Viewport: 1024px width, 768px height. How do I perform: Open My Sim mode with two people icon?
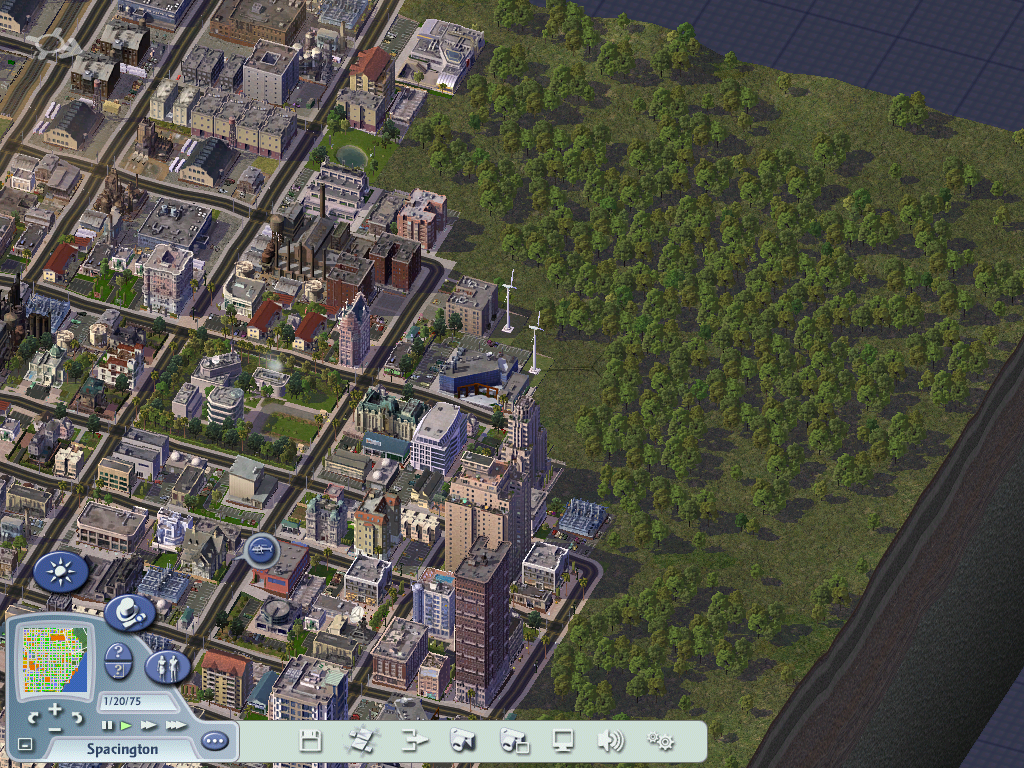167,666
